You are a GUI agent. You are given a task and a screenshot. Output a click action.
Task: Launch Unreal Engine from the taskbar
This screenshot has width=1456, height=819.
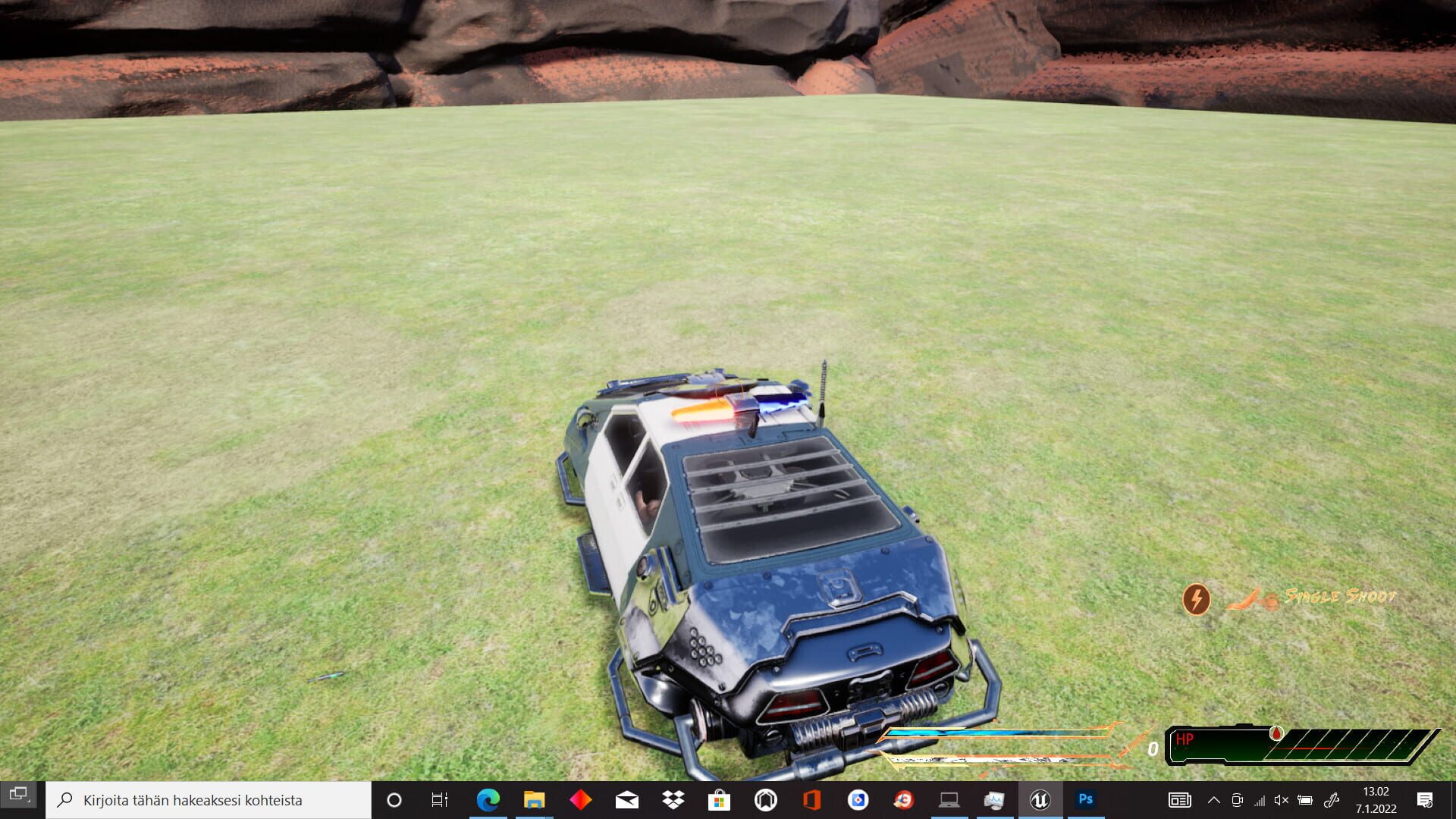click(x=1040, y=800)
